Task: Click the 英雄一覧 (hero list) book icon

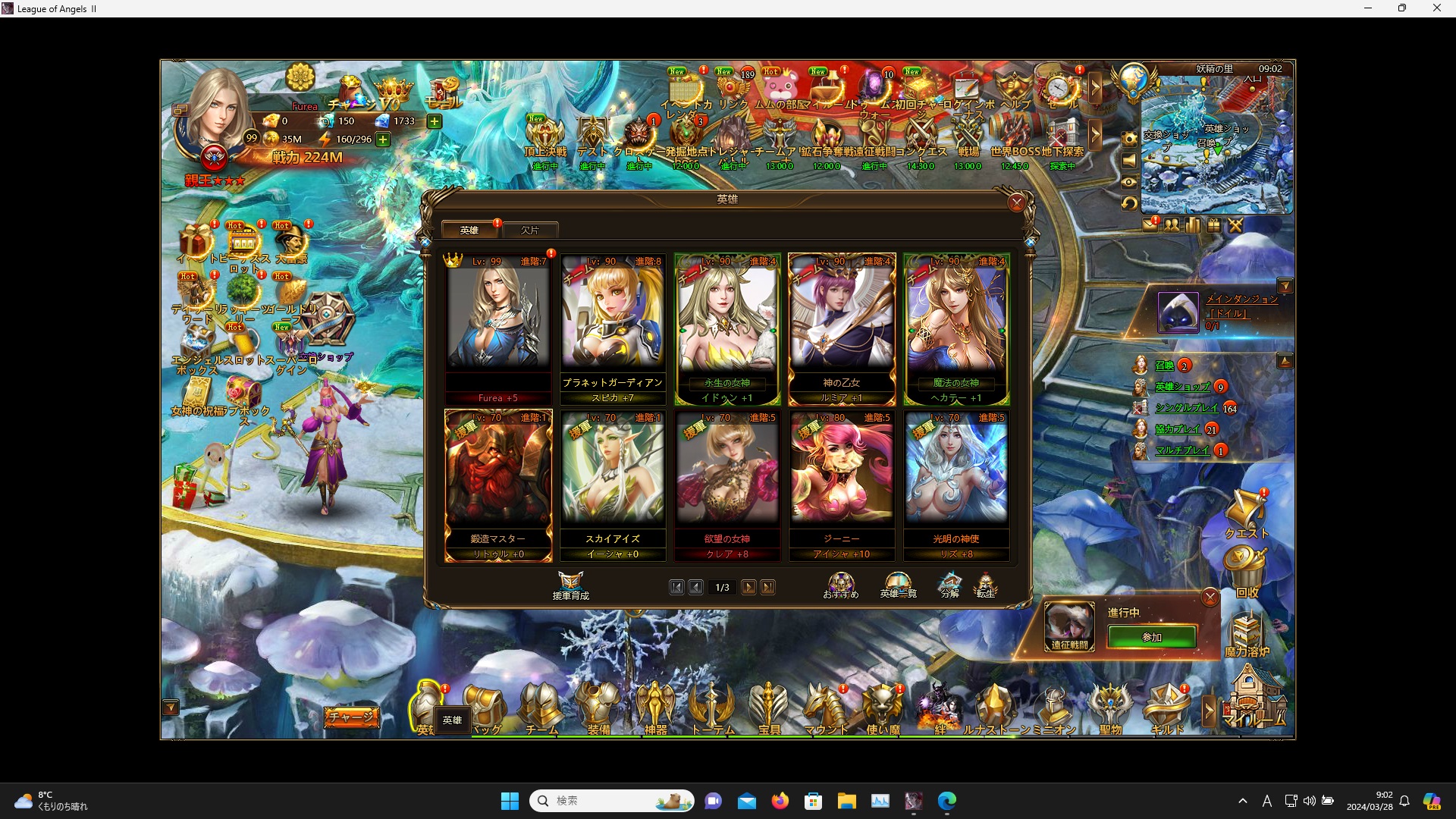Action: 898,582
